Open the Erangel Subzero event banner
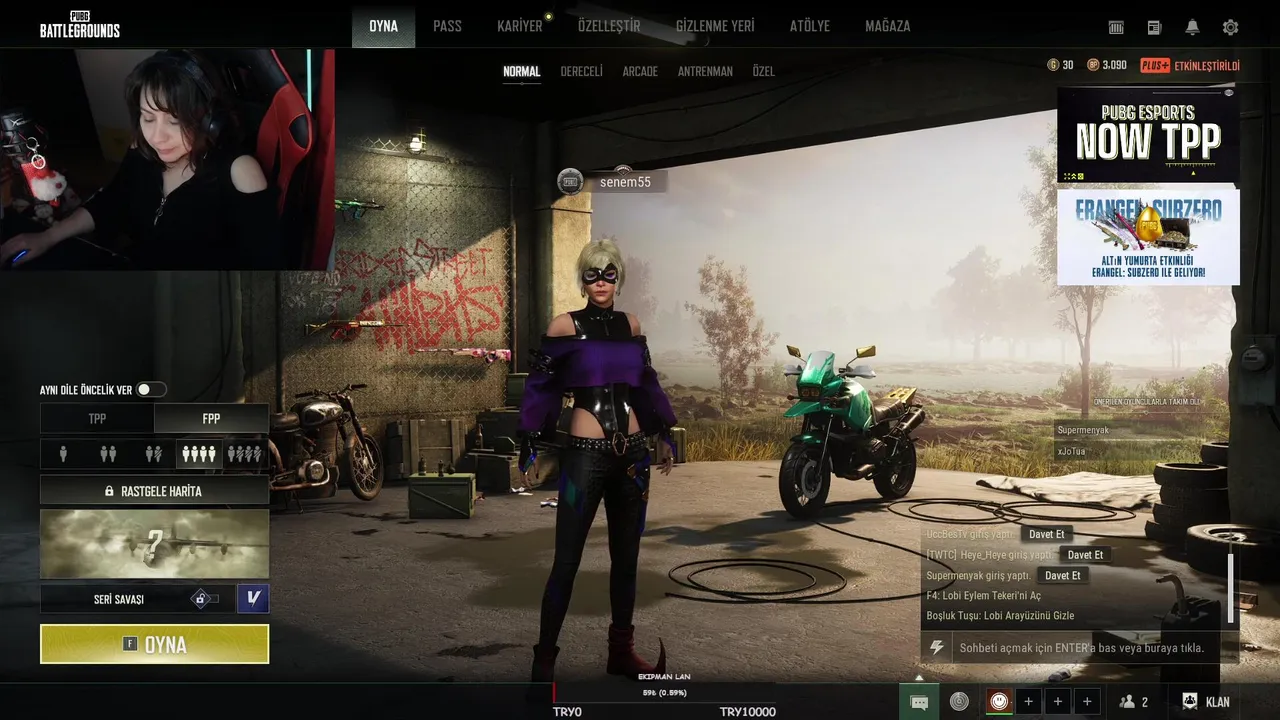This screenshot has width=1280, height=720. tap(1147, 237)
